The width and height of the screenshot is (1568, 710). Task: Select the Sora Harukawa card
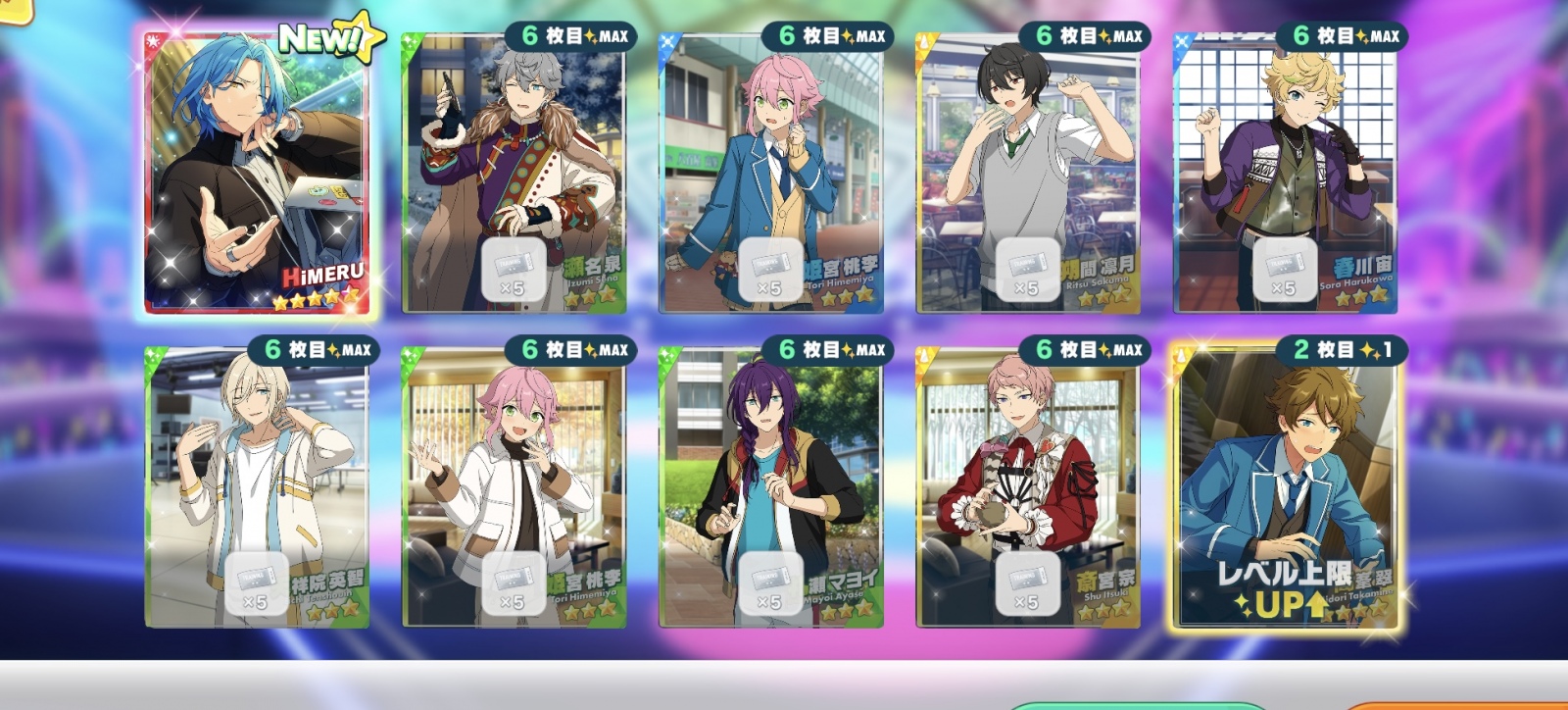point(1285,172)
